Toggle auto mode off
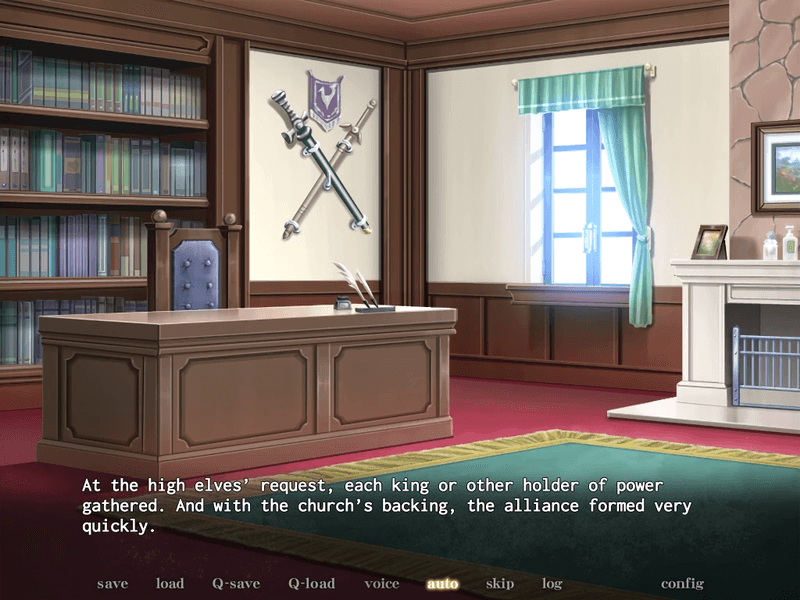800x600 pixels. [442, 583]
